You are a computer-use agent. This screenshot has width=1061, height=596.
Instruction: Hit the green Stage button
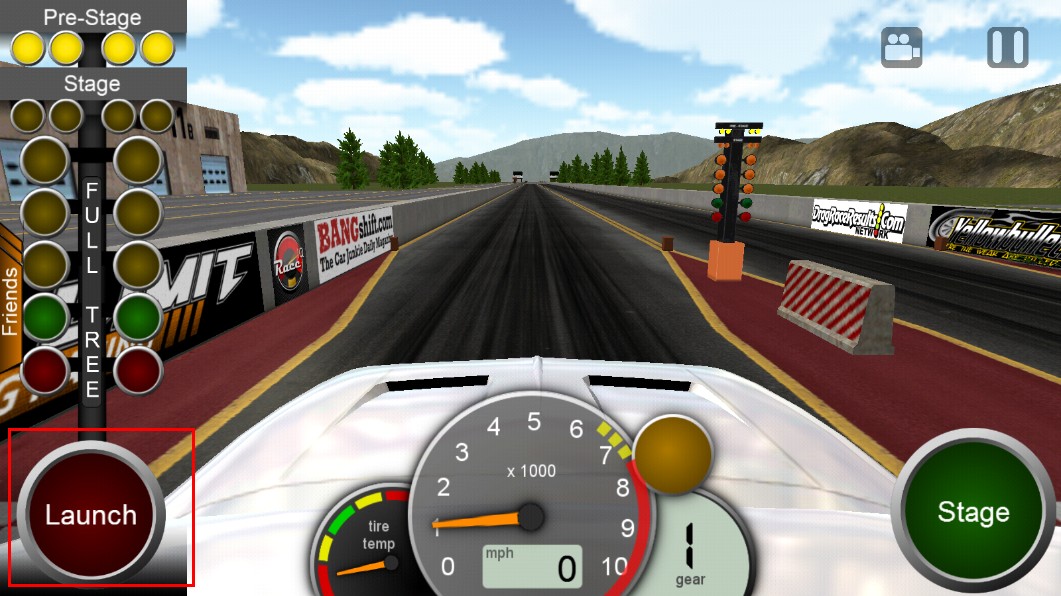[972, 512]
